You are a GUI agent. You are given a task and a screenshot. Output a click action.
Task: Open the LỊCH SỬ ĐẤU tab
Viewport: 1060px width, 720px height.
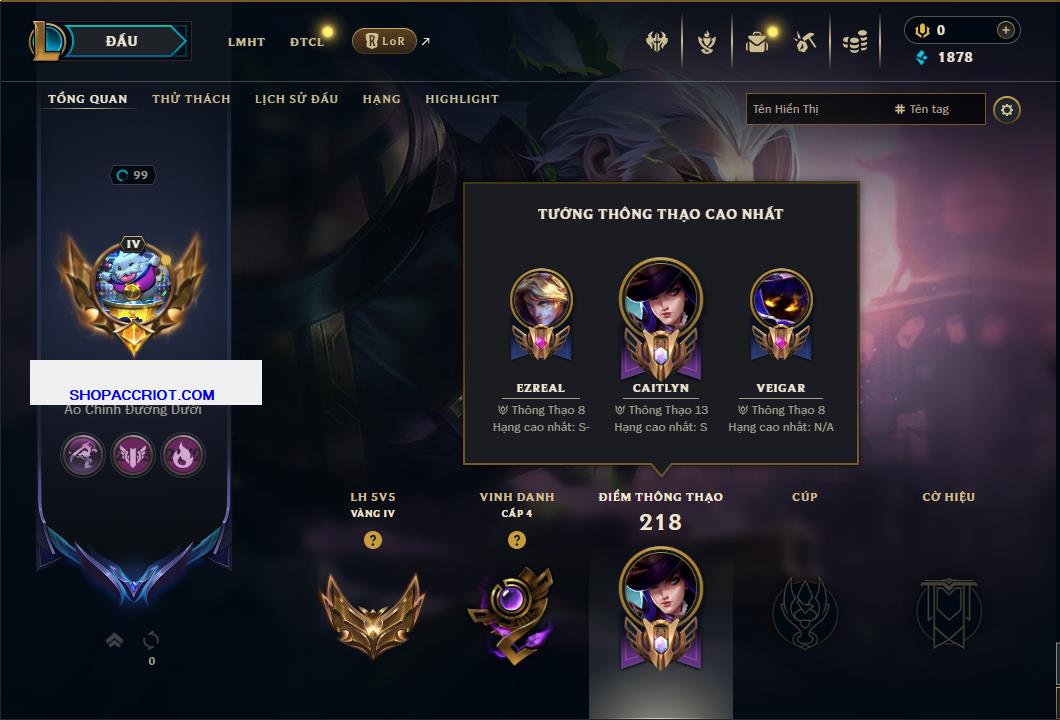[x=296, y=99]
